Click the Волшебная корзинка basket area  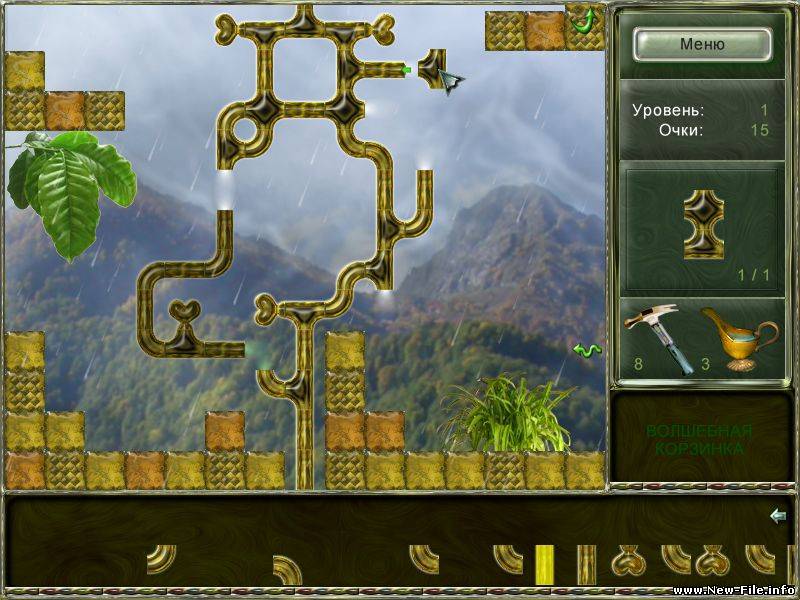[700, 440]
